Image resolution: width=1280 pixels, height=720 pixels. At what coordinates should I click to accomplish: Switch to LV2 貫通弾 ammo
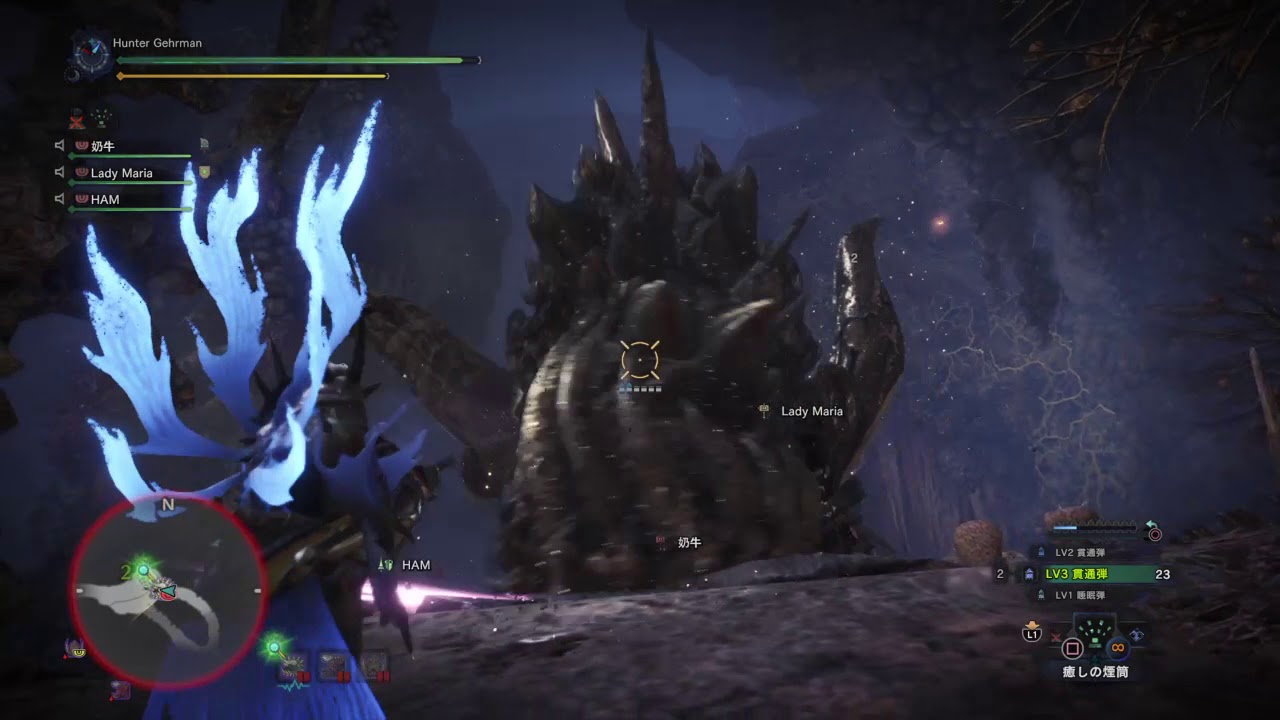coord(1079,552)
